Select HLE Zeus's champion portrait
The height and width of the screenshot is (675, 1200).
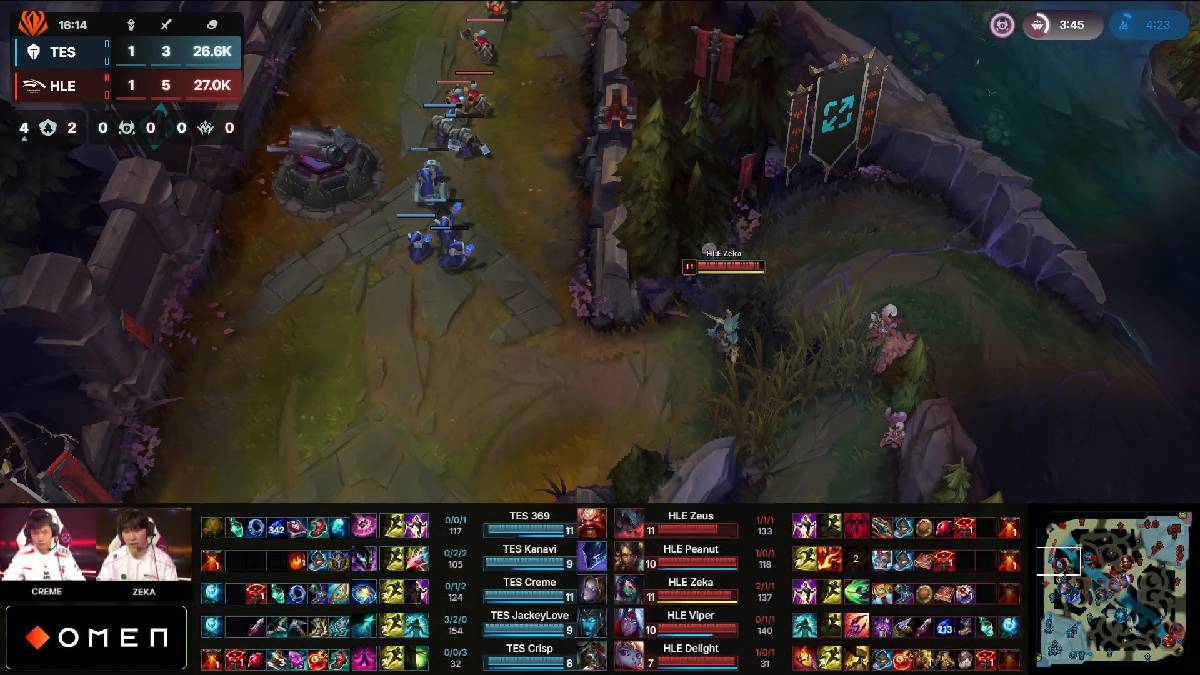(629, 524)
